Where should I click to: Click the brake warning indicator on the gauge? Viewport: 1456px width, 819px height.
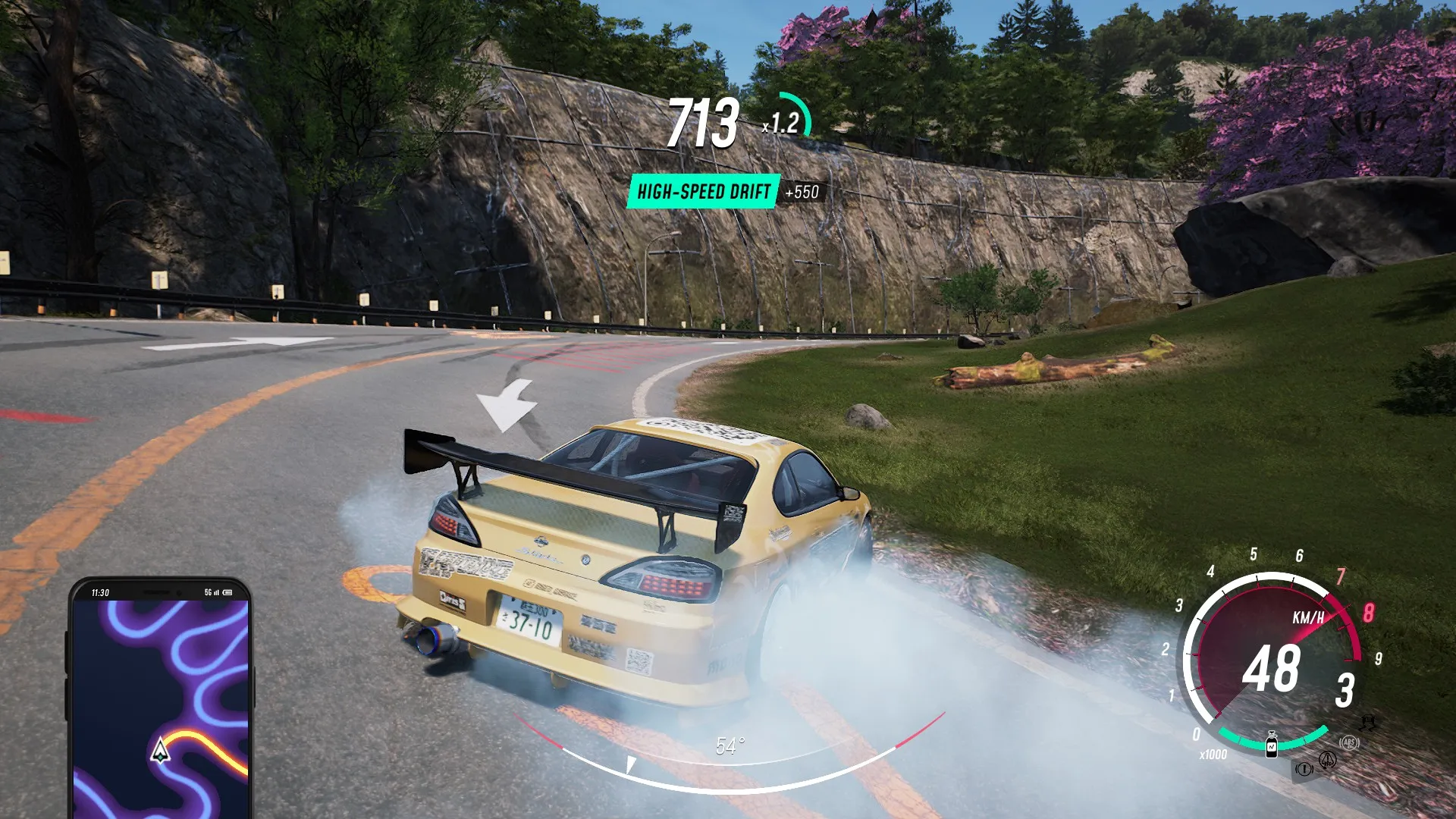pyautogui.click(x=1303, y=768)
